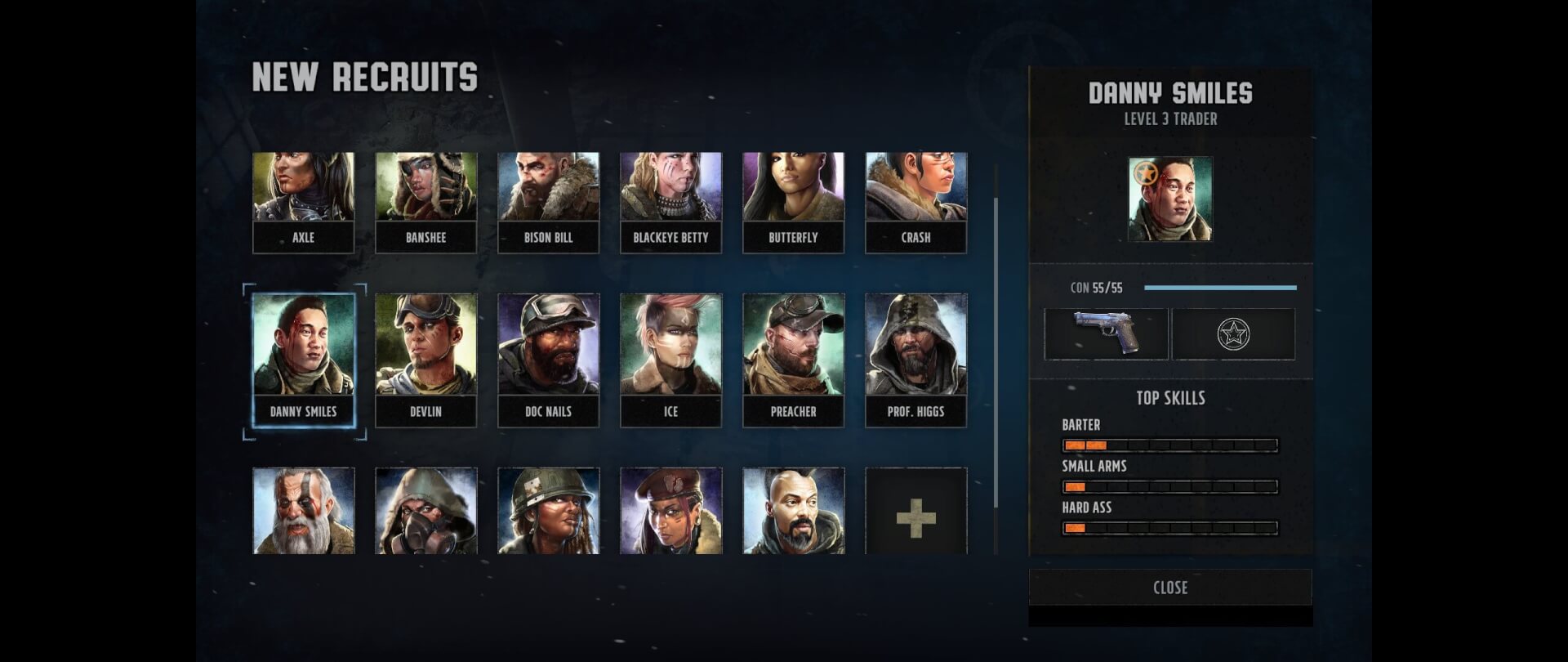This screenshot has height=662, width=1568.
Task: Select Preacher's recruit card
Action: [x=793, y=360]
